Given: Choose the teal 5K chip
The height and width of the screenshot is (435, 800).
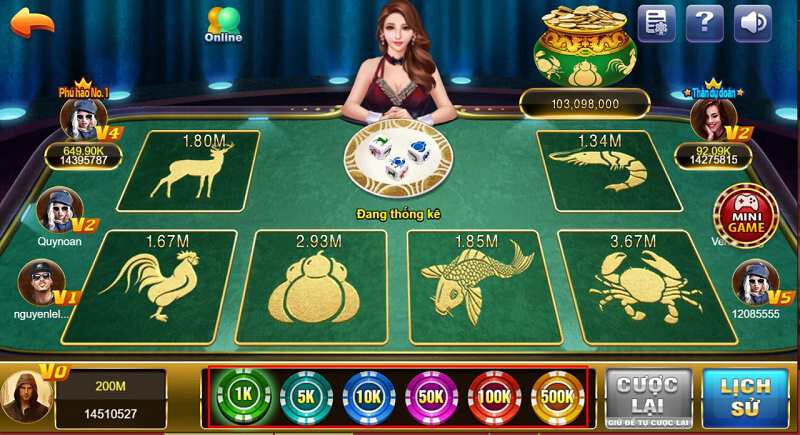Looking at the screenshot, I should (306, 396).
